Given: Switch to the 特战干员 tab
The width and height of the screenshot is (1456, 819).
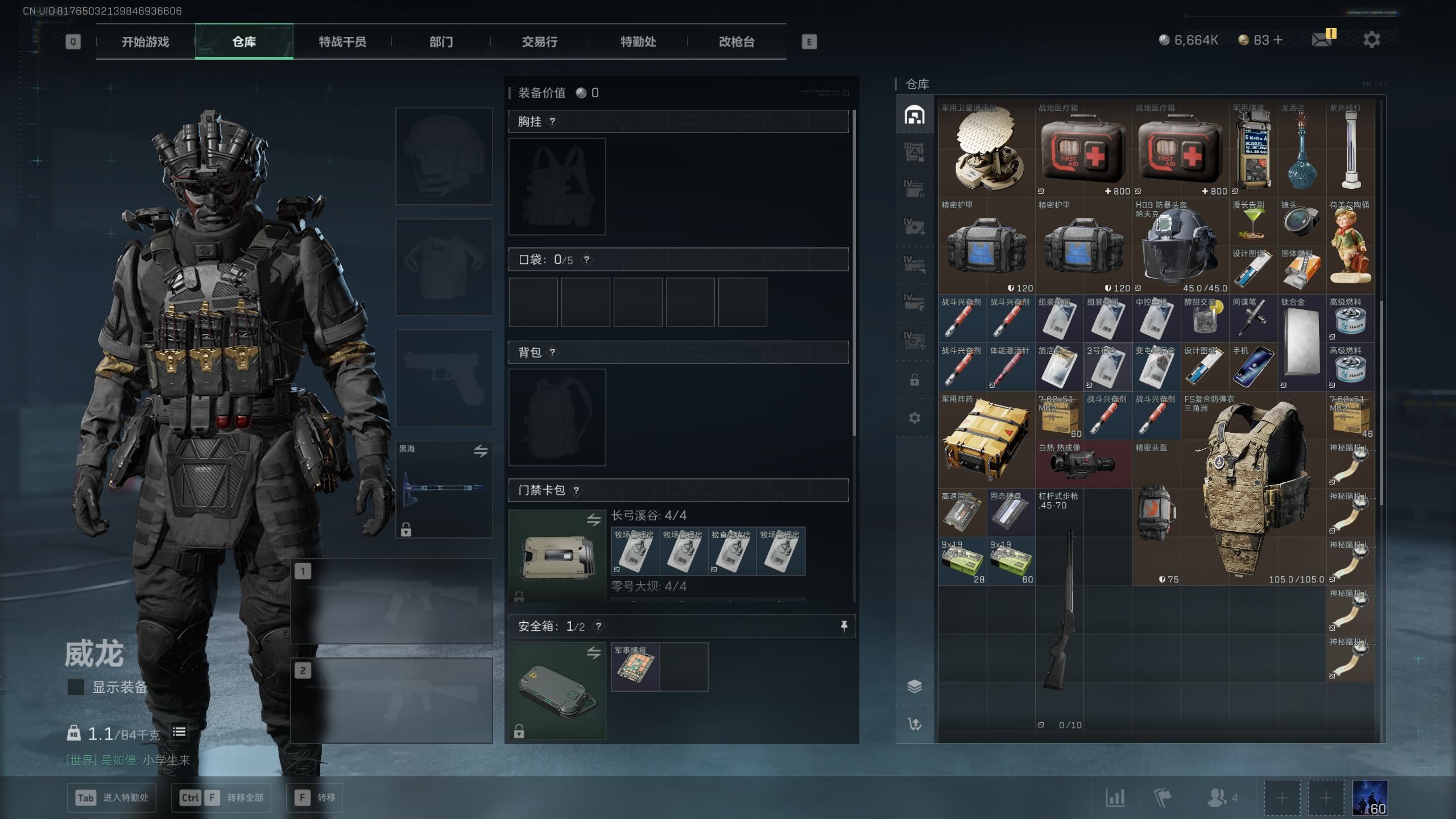Looking at the screenshot, I should [x=342, y=42].
